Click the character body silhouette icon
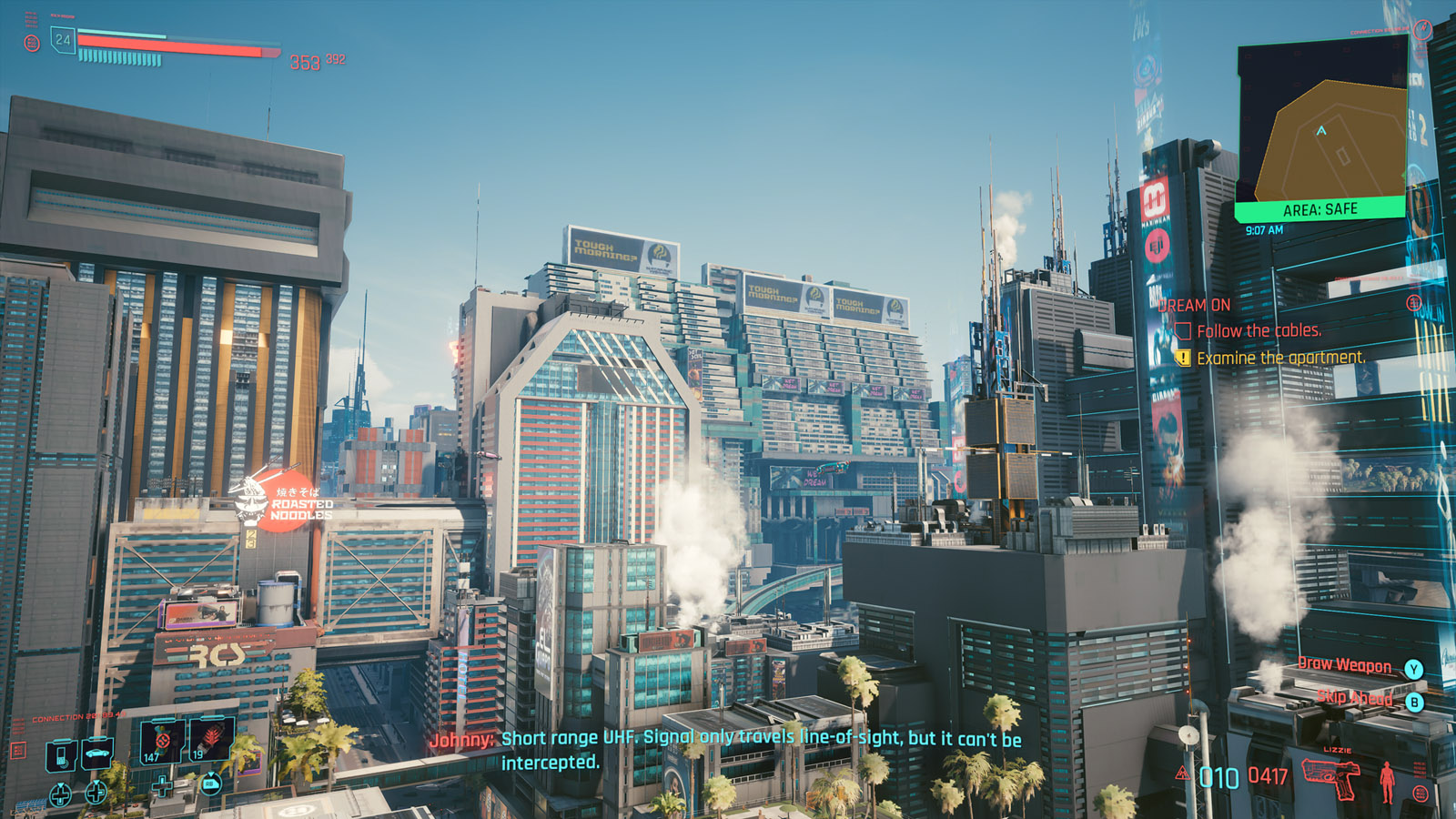 click(x=1387, y=781)
